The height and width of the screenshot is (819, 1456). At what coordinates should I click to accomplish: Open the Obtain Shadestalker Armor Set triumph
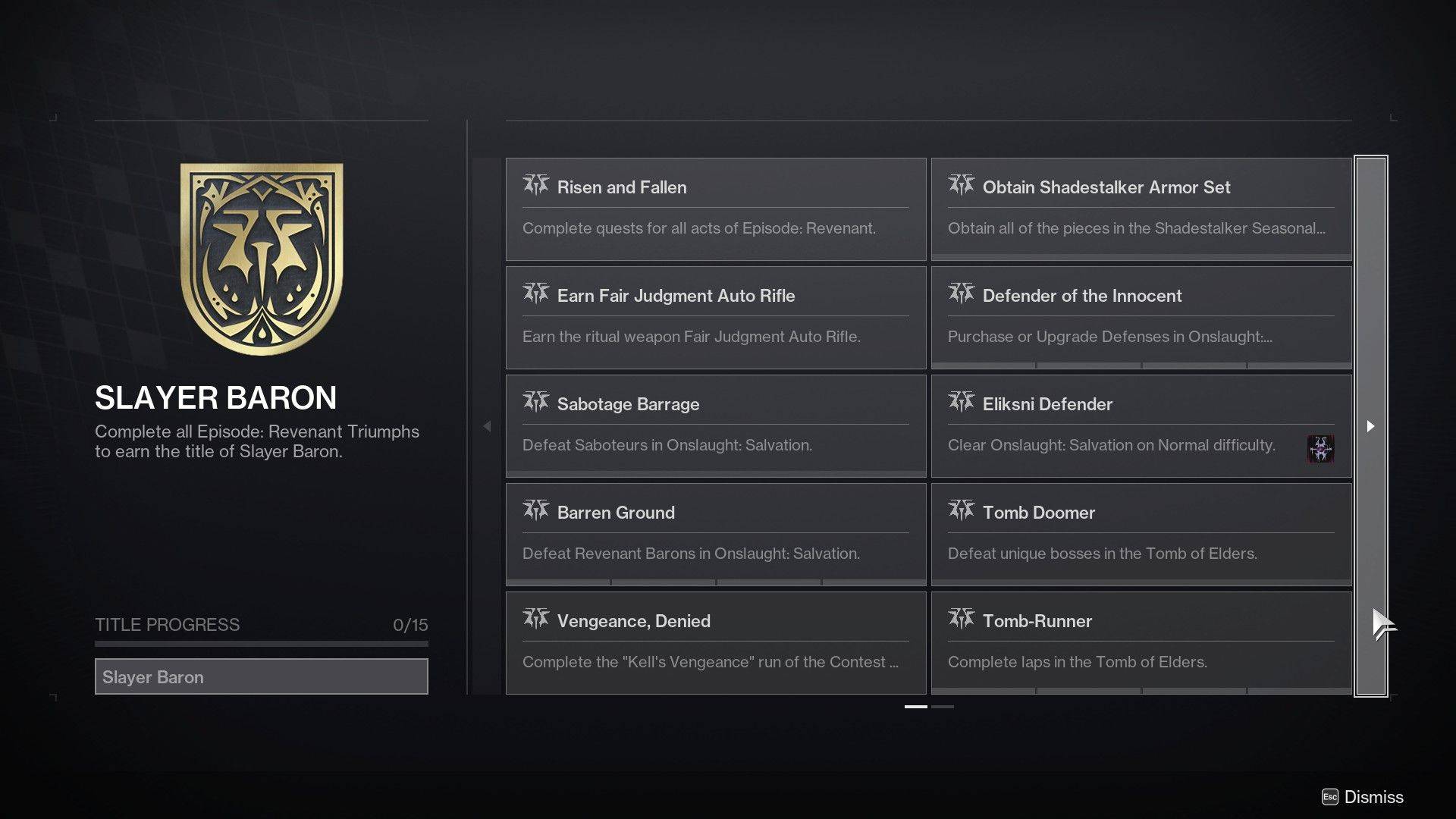click(x=1141, y=209)
